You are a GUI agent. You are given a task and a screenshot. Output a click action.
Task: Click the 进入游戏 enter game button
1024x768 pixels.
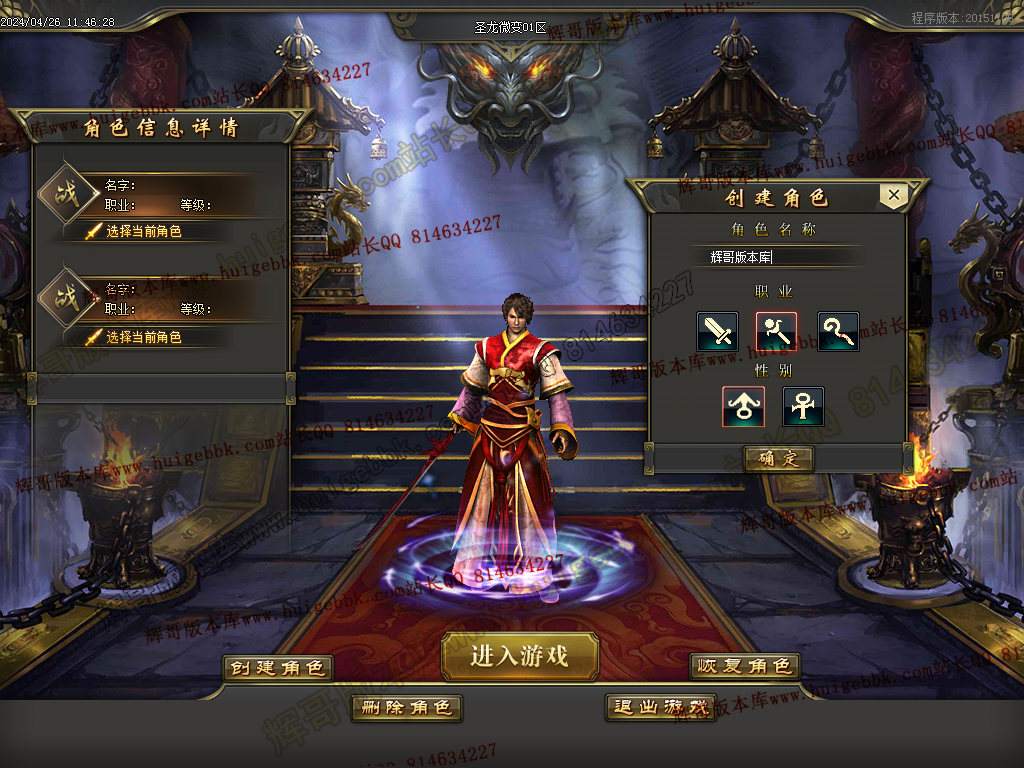520,656
